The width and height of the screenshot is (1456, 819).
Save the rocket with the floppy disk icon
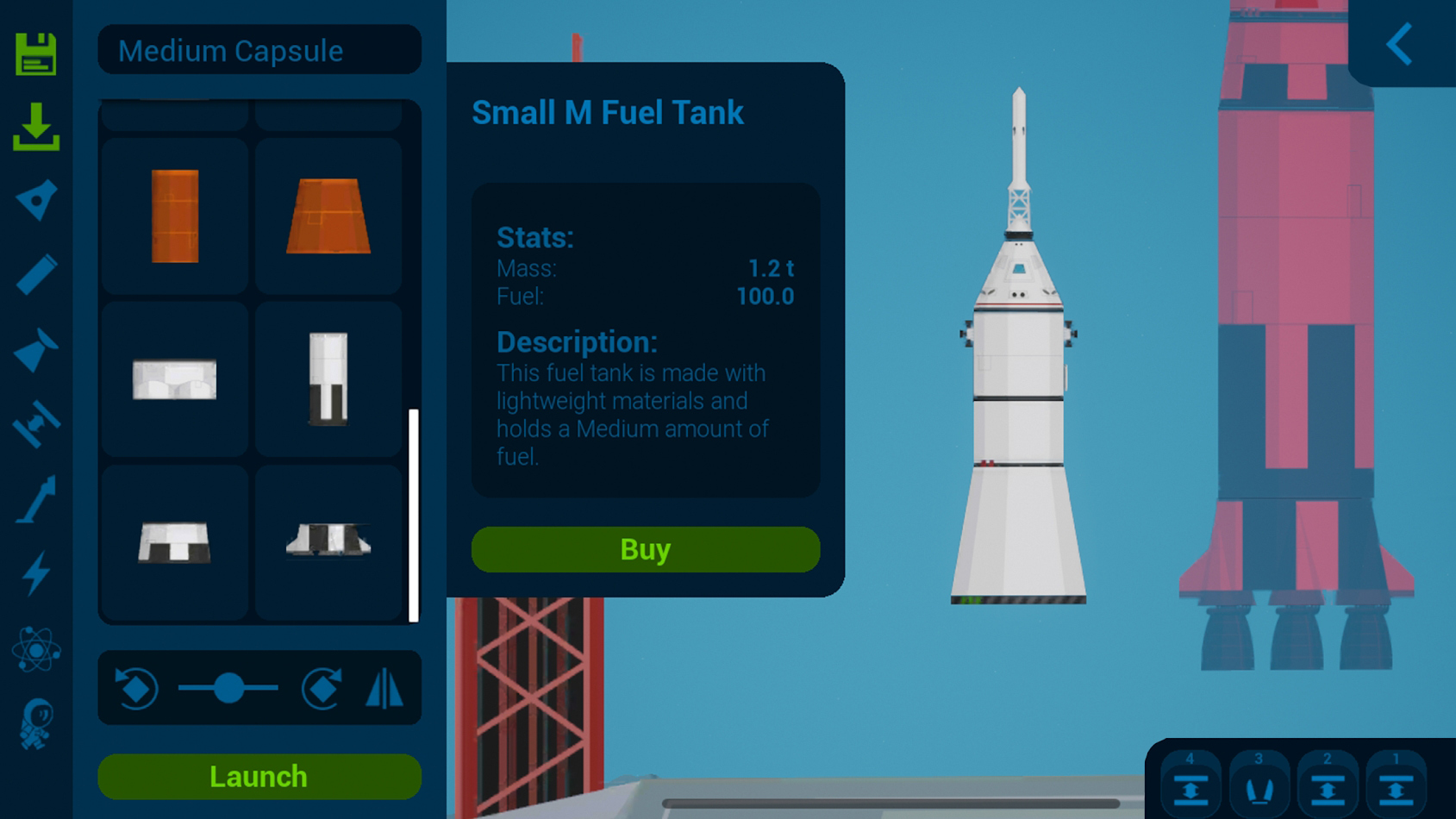click(x=36, y=54)
